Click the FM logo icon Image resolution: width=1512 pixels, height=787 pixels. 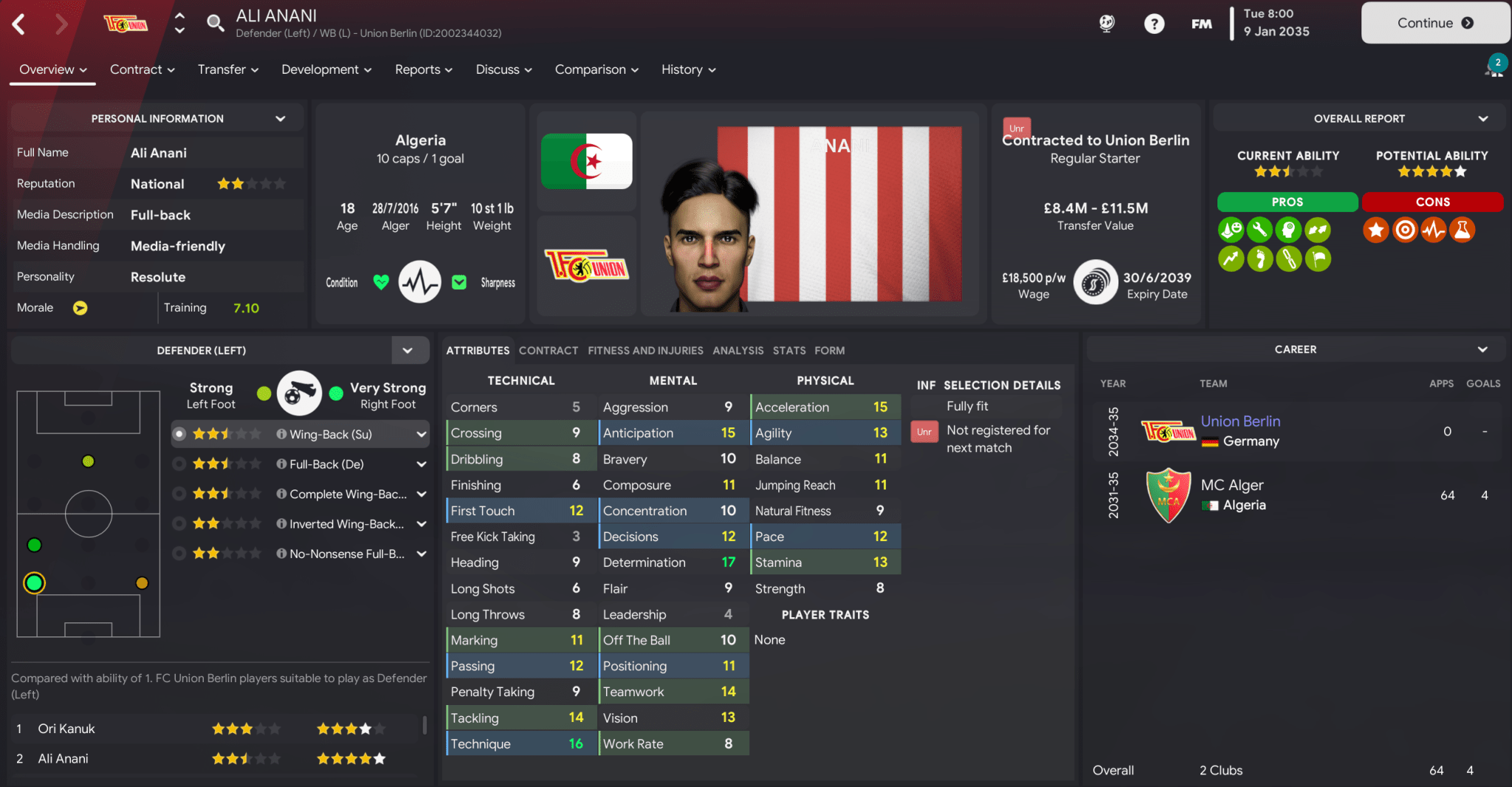pos(1201,23)
